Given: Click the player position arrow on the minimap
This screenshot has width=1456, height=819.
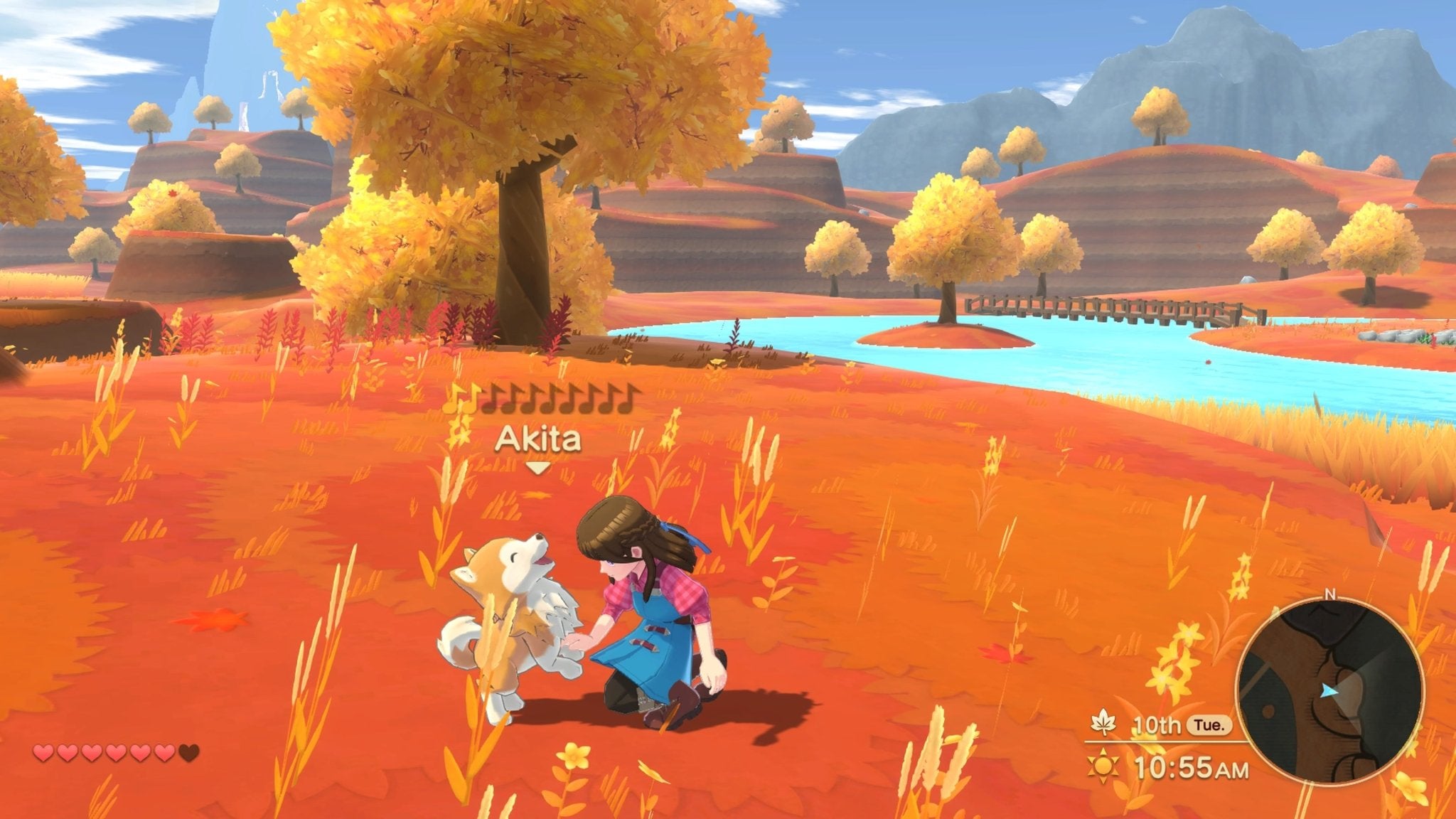Looking at the screenshot, I should click(x=1329, y=691).
